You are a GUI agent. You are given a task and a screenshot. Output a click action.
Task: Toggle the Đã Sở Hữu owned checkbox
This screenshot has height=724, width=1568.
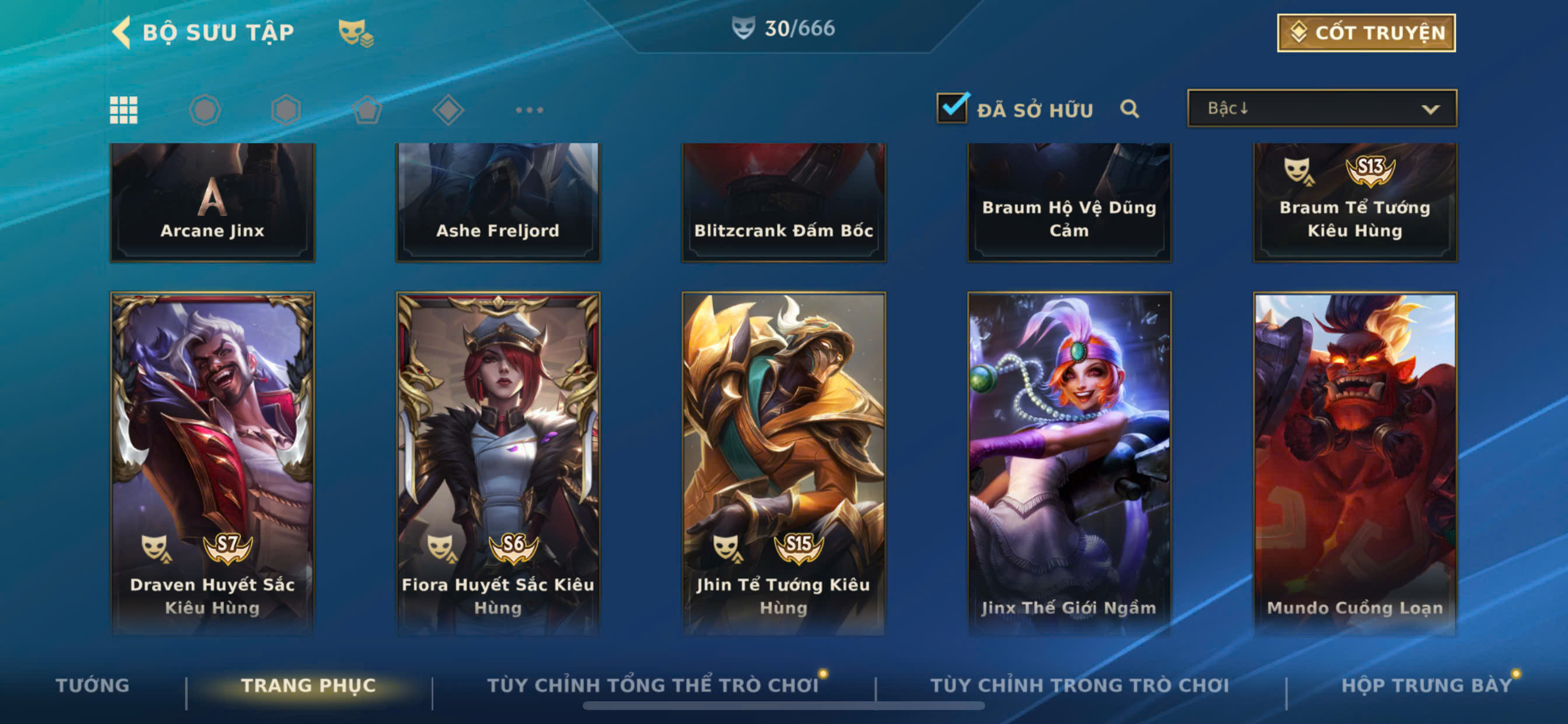point(952,108)
